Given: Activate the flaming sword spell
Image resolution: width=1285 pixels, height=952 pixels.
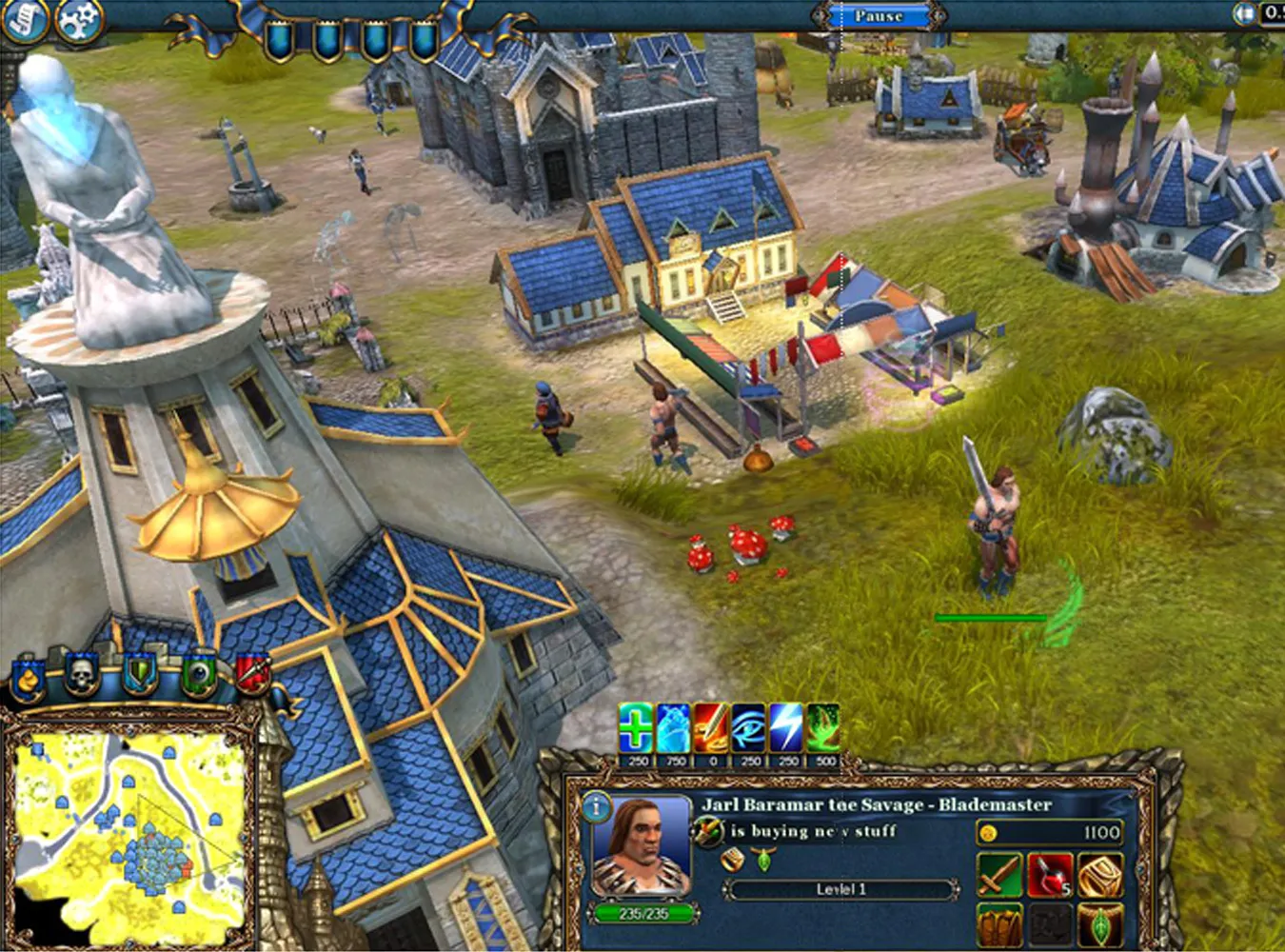Looking at the screenshot, I should [x=711, y=729].
